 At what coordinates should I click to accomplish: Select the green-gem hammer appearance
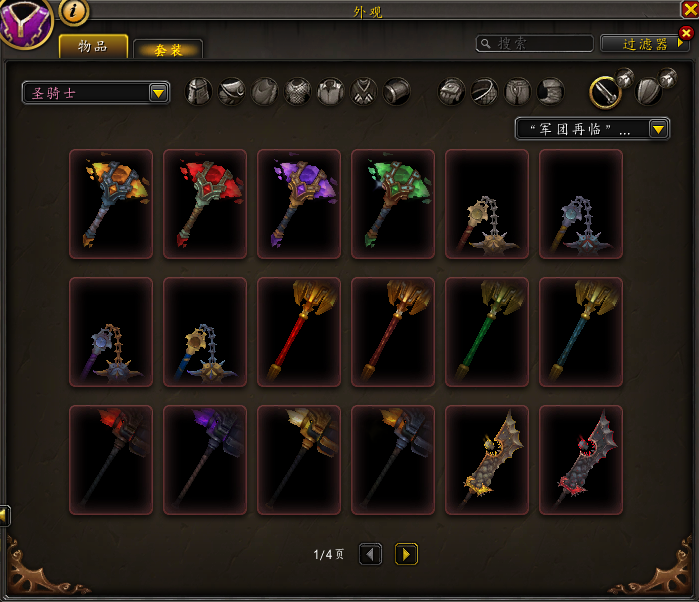393,204
